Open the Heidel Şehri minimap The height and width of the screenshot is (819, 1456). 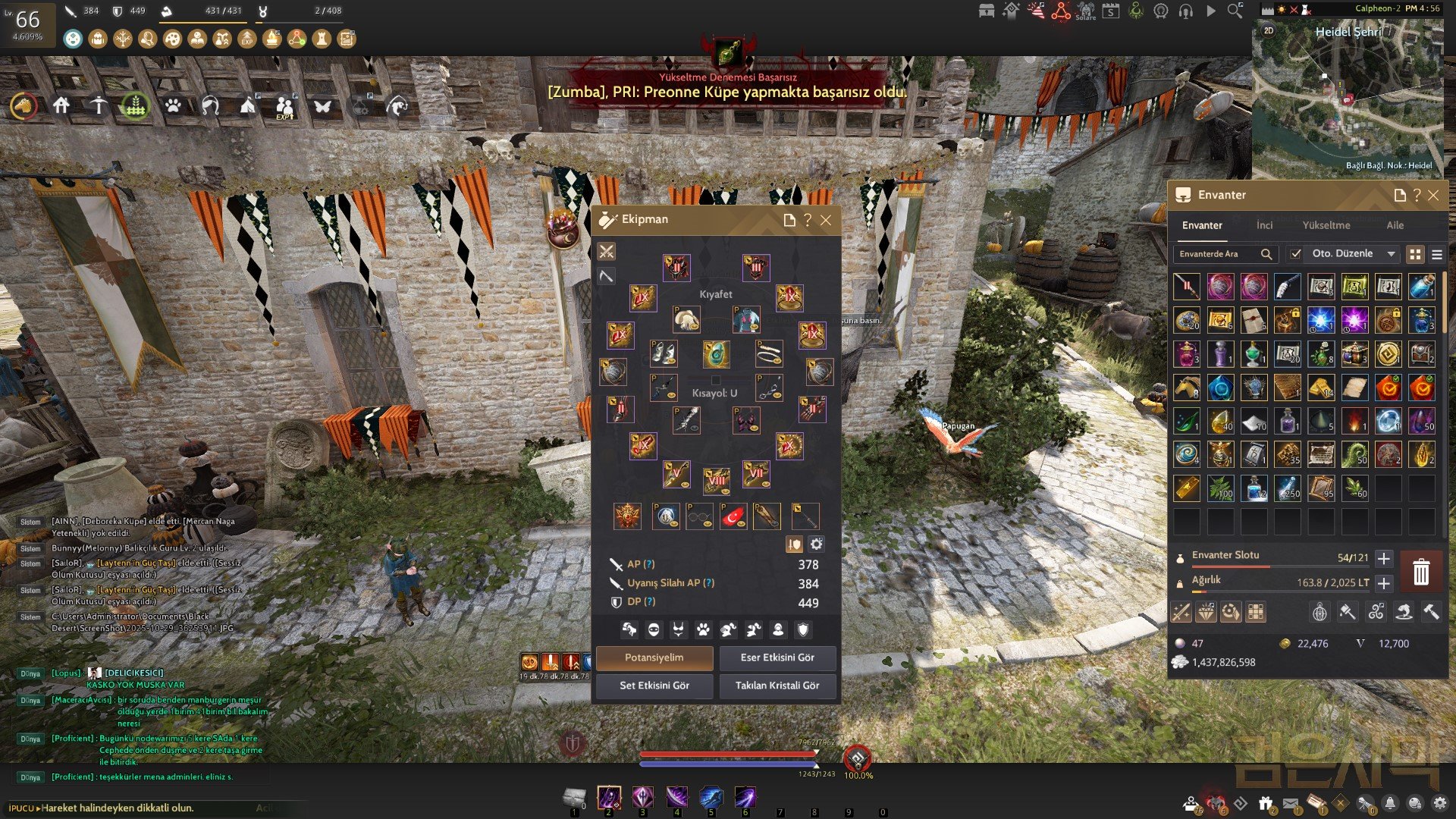coord(1348,95)
